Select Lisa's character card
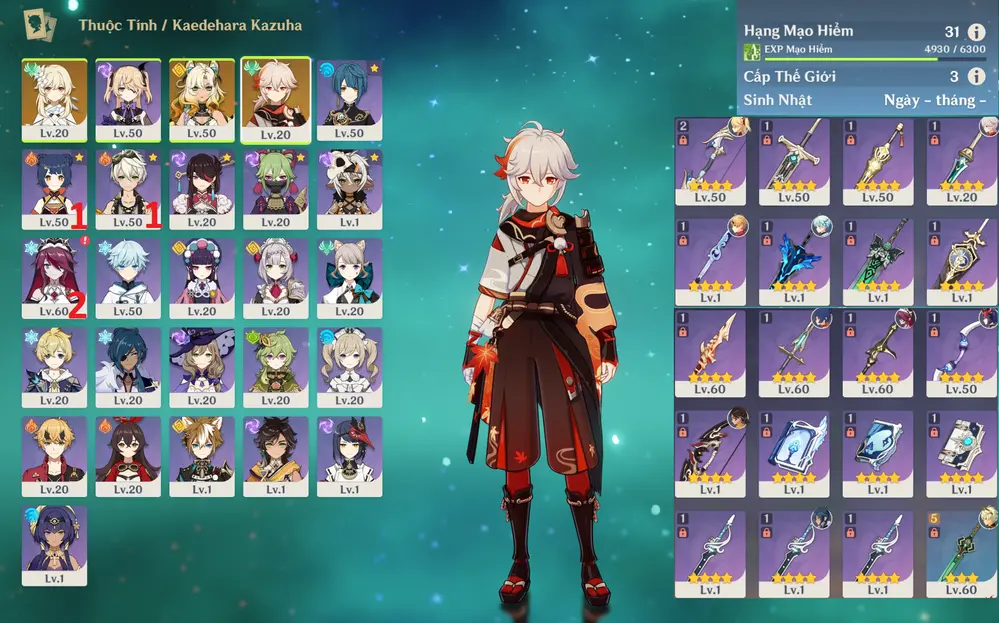Image resolution: width=999 pixels, height=623 pixels. 202,367
